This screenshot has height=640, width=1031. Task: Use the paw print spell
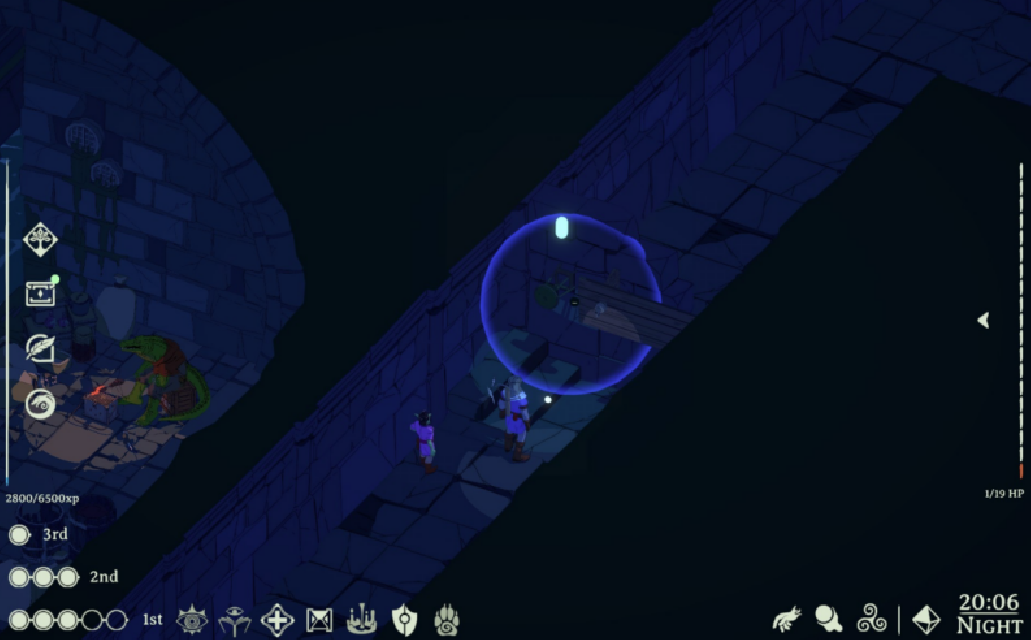(446, 621)
